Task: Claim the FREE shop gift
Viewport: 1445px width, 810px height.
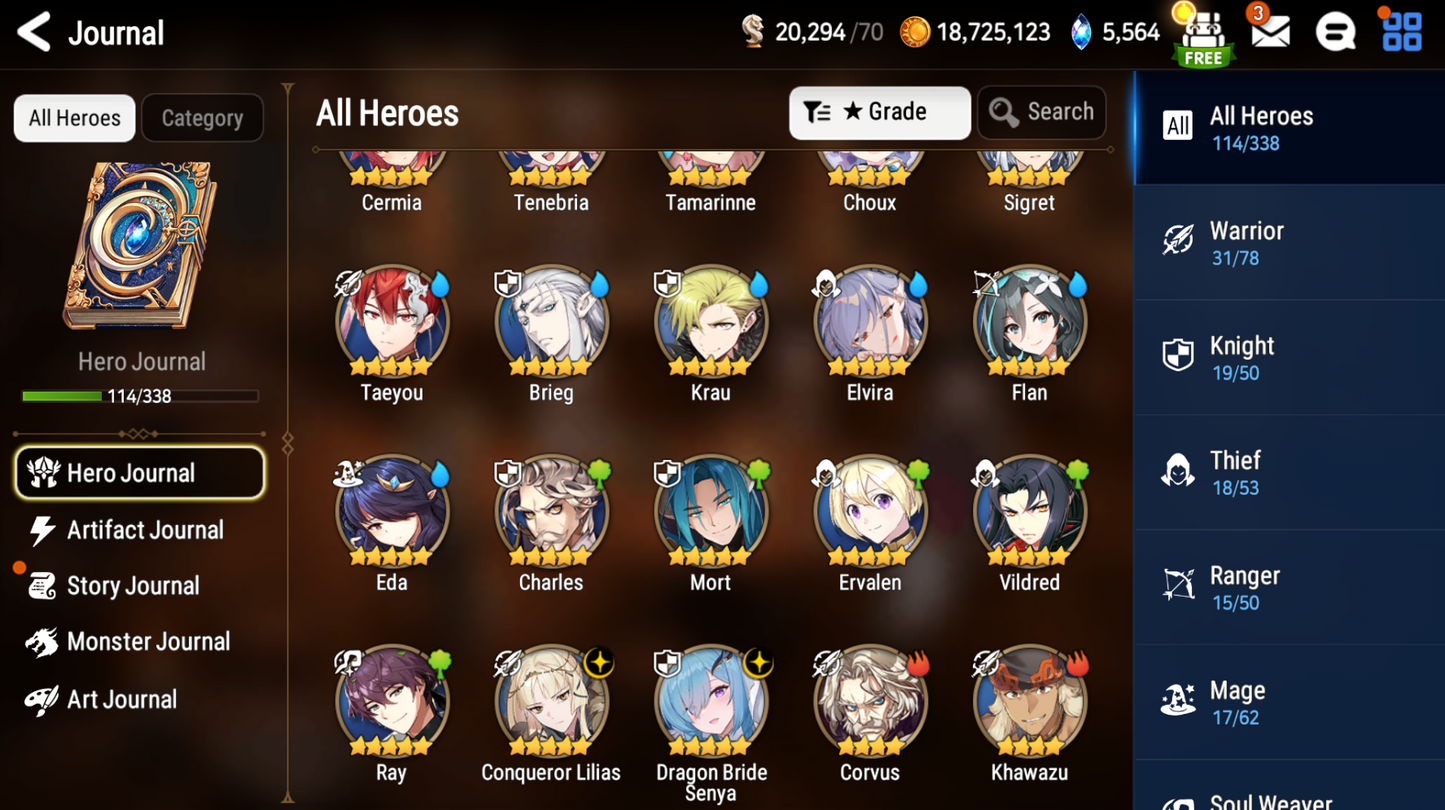Action: (x=1203, y=38)
